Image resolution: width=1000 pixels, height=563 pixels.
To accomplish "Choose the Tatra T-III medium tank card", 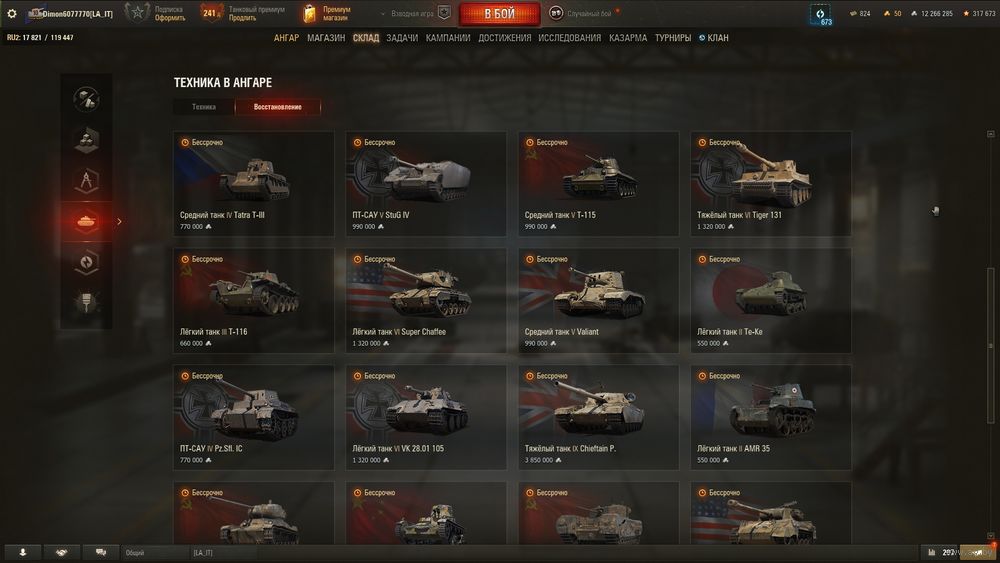I will coord(253,184).
